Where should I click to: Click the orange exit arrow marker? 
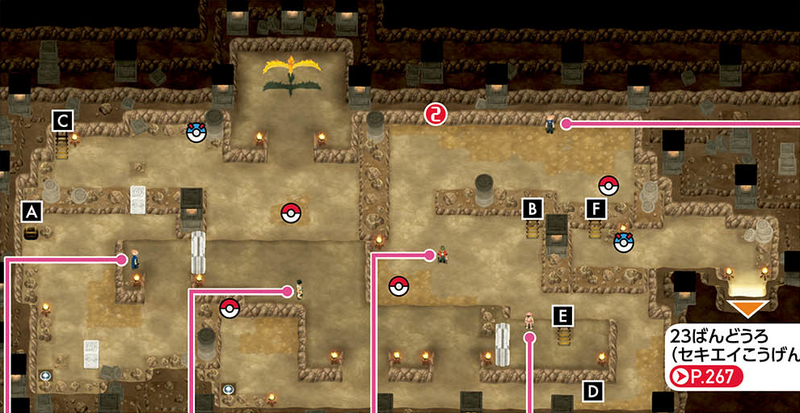pyautogui.click(x=748, y=307)
